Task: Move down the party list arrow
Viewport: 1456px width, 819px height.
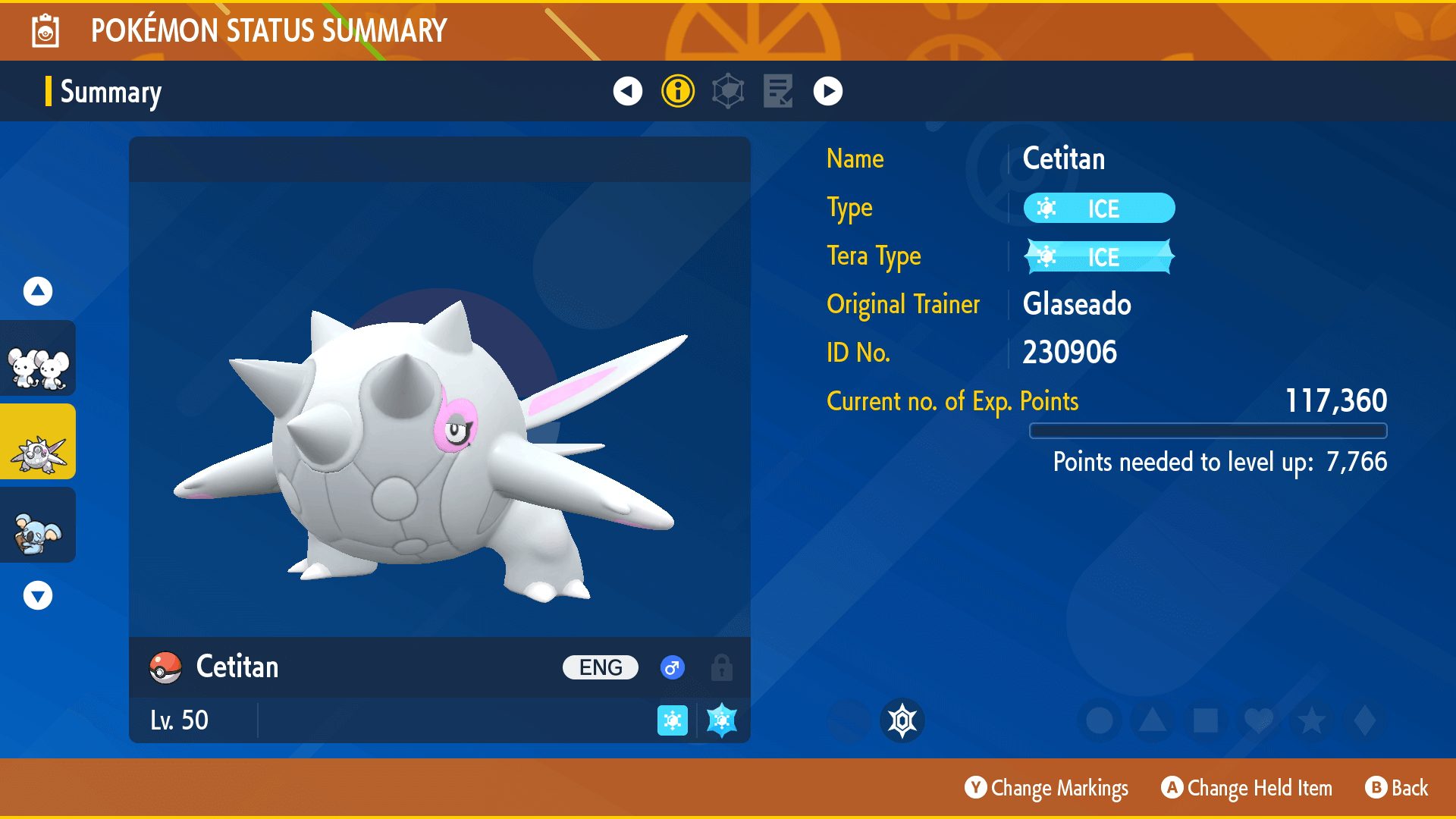Action: [38, 595]
